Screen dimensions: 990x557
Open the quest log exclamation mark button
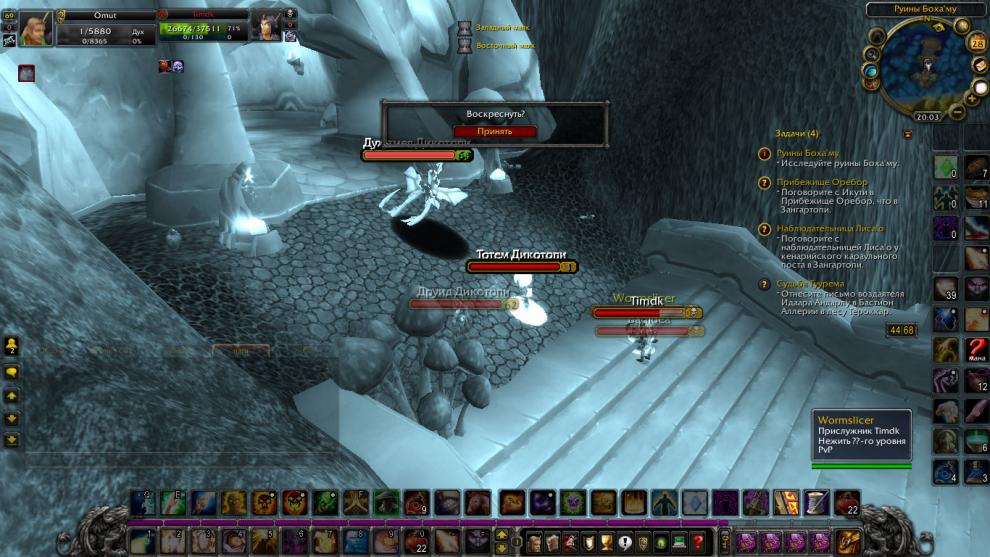(626, 542)
